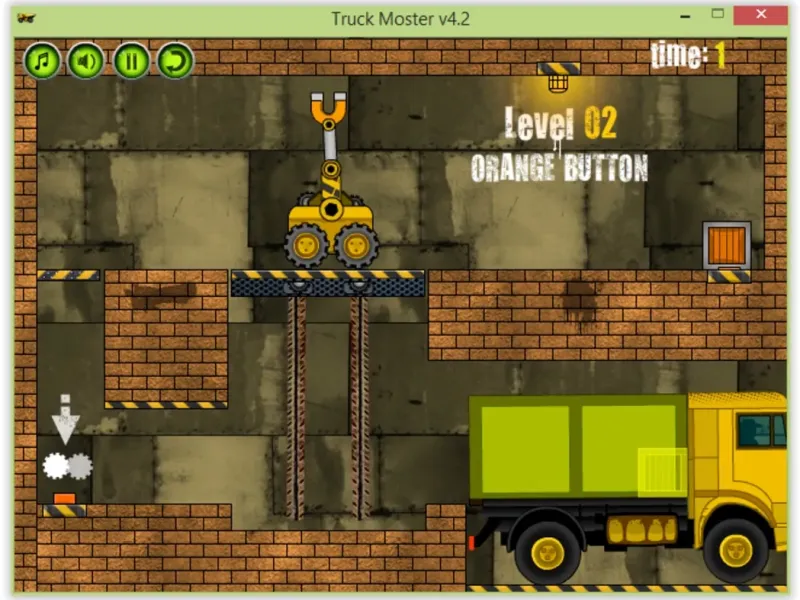
Task: Mute the sound speaker button
Action: point(86,61)
